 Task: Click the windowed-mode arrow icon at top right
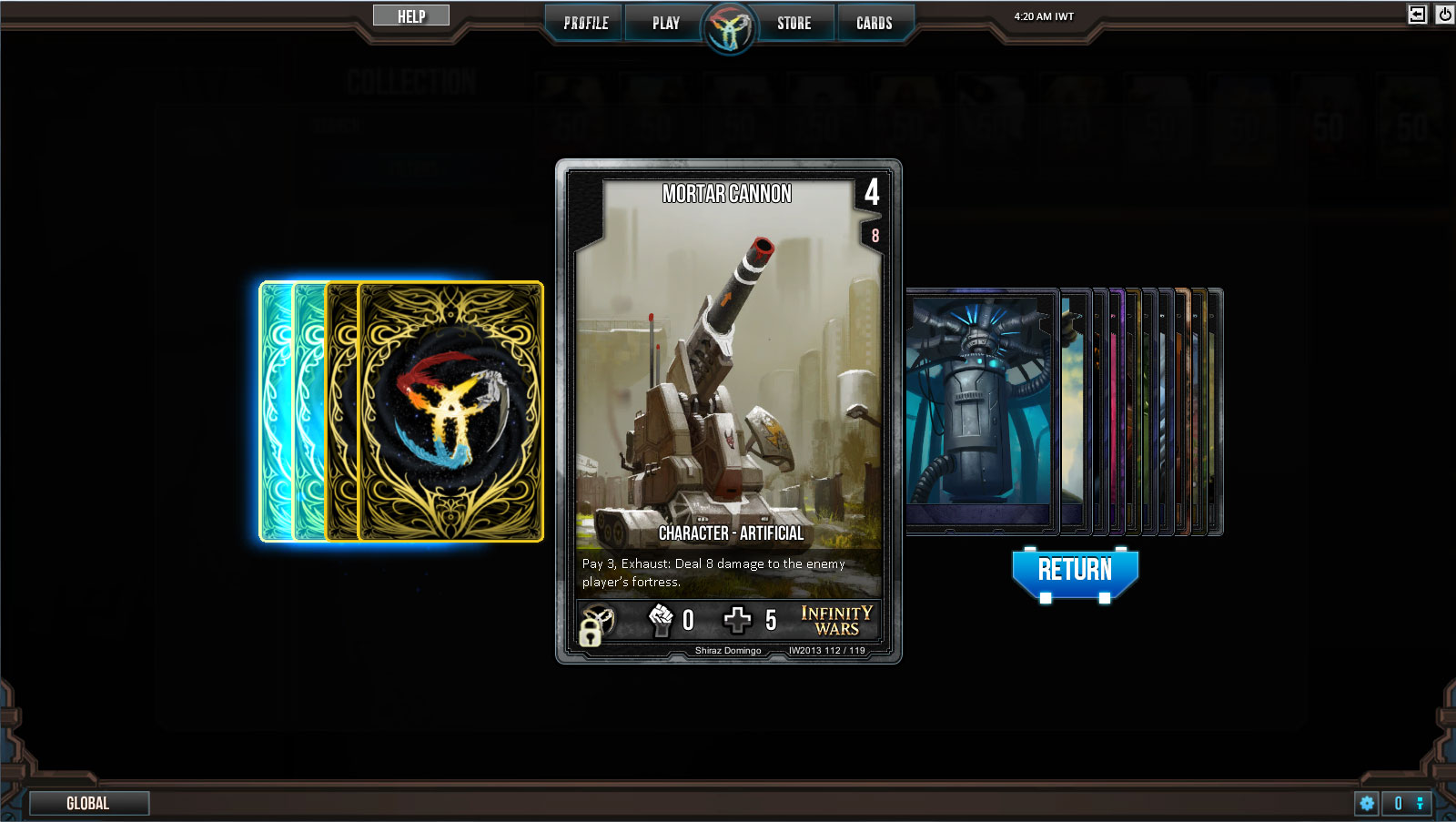pos(1415,13)
